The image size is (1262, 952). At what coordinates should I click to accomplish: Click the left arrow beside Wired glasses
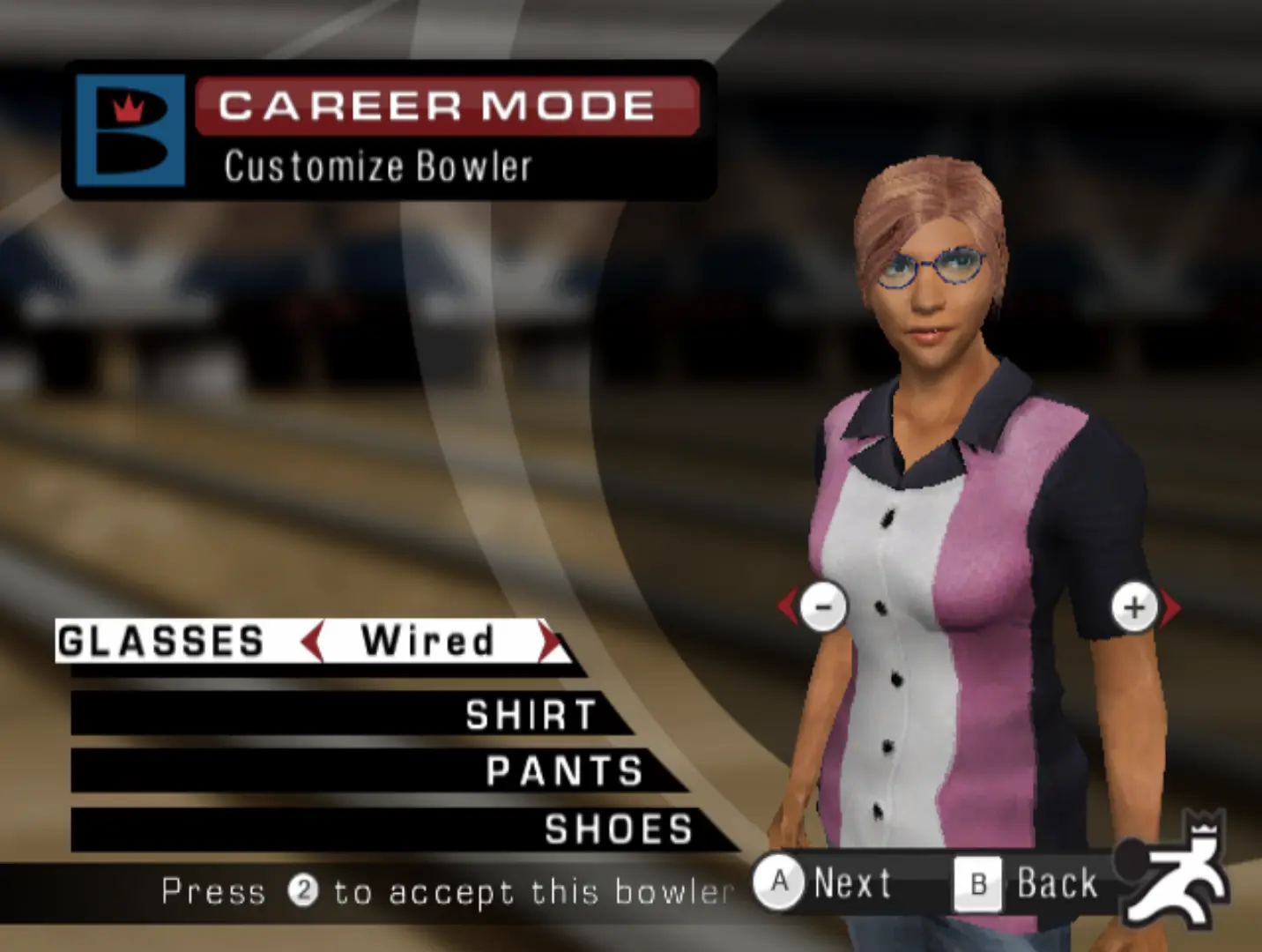(x=312, y=642)
